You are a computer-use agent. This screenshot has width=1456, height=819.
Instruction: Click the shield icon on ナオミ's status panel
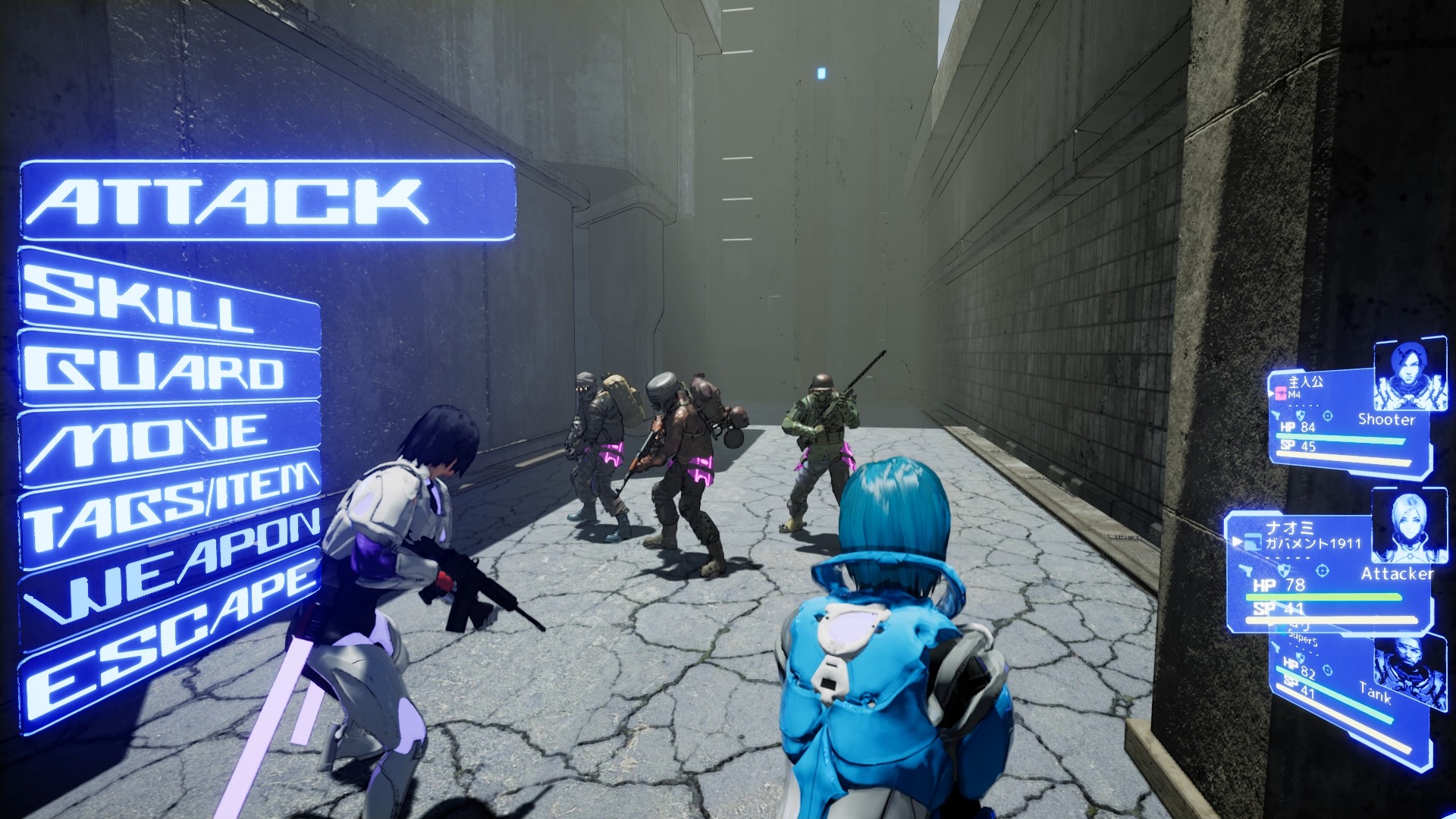coord(1285,570)
